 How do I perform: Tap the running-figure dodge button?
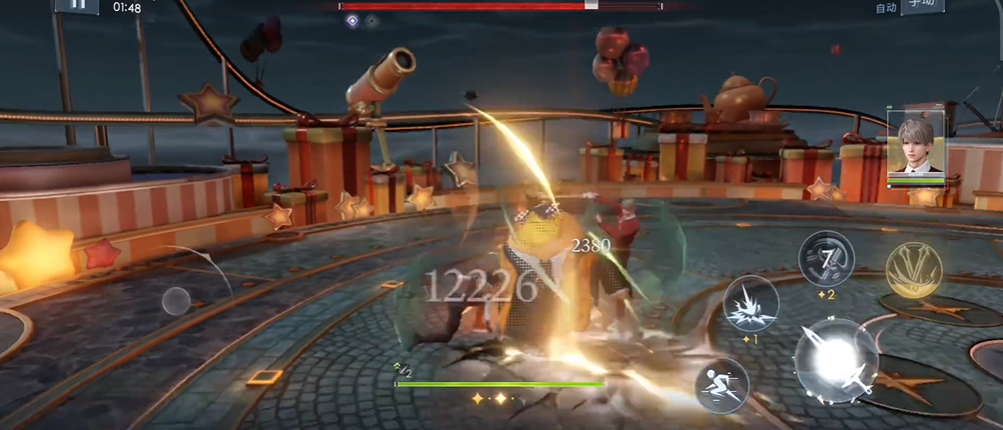pyautogui.click(x=722, y=384)
